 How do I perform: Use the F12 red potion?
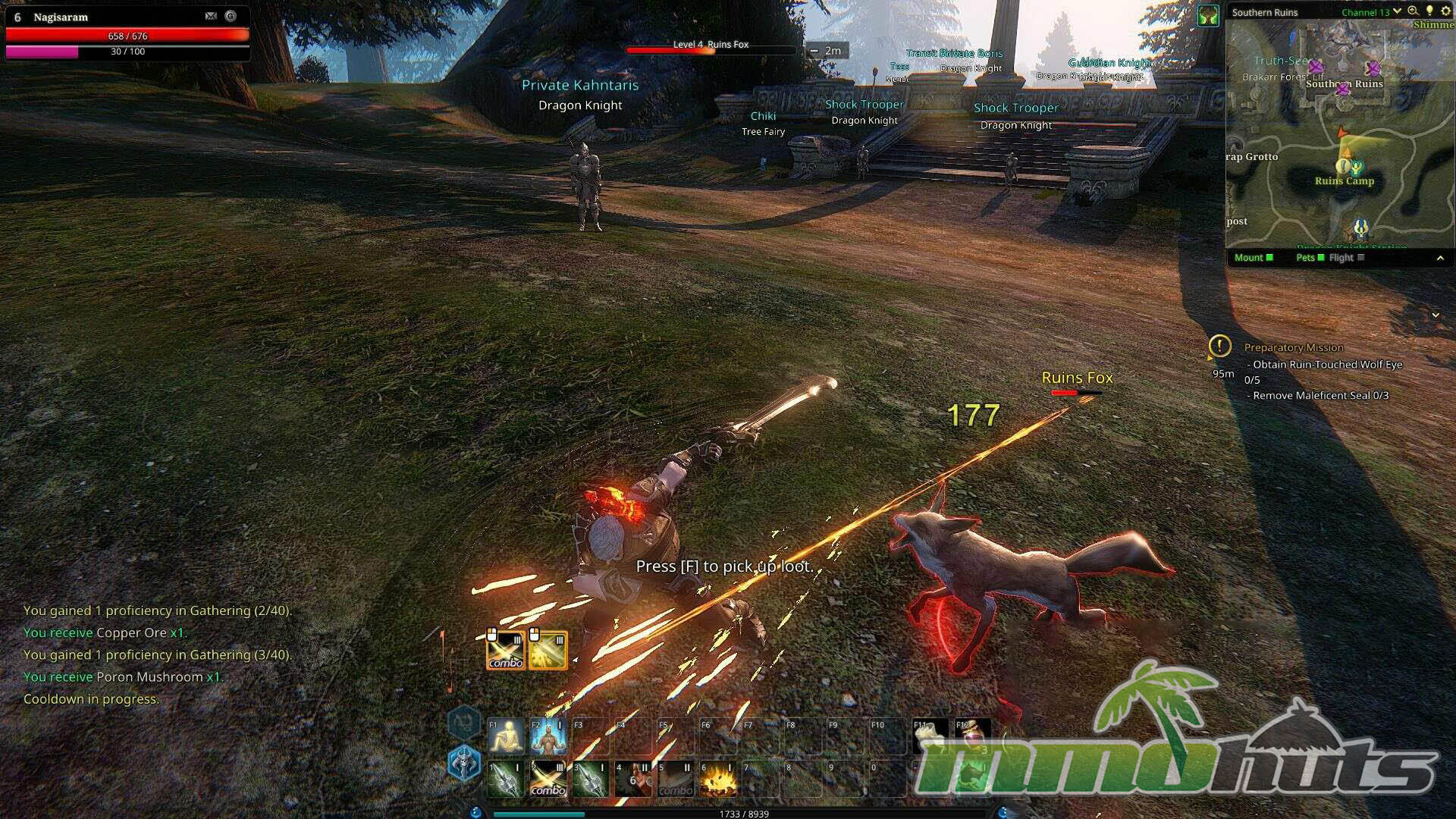point(973,736)
